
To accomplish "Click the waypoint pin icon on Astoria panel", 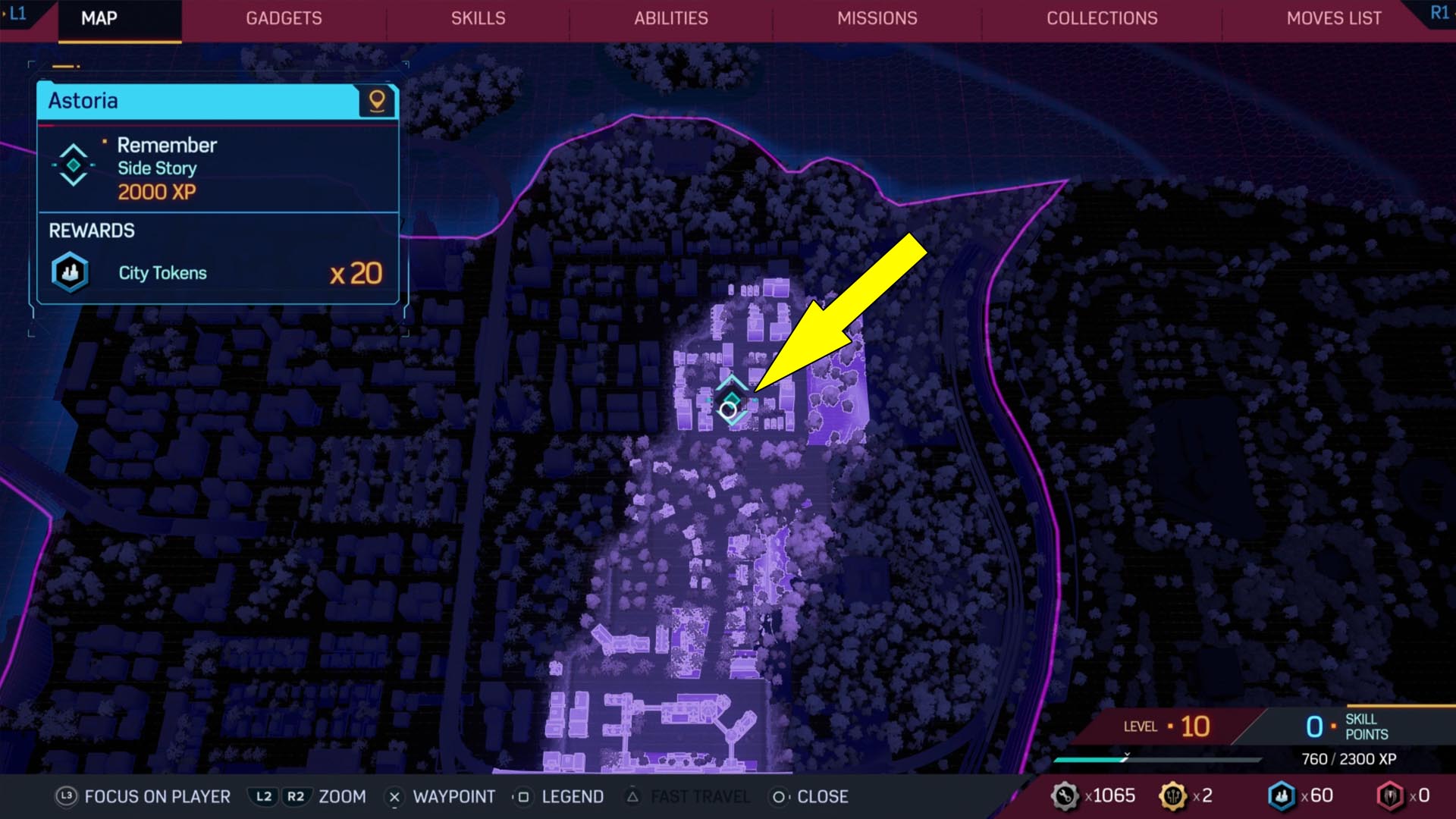I will point(377,102).
